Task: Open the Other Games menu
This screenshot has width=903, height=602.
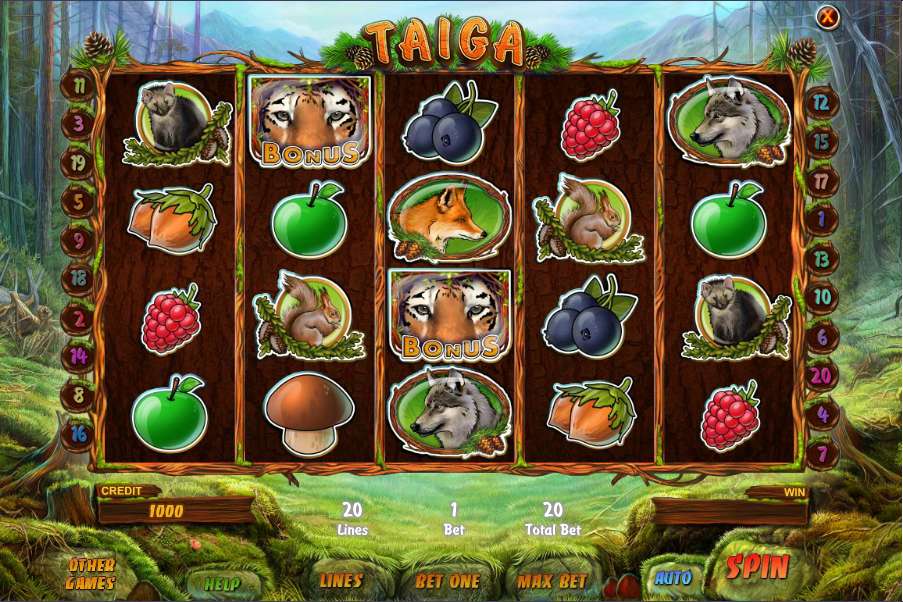Action: coord(90,574)
